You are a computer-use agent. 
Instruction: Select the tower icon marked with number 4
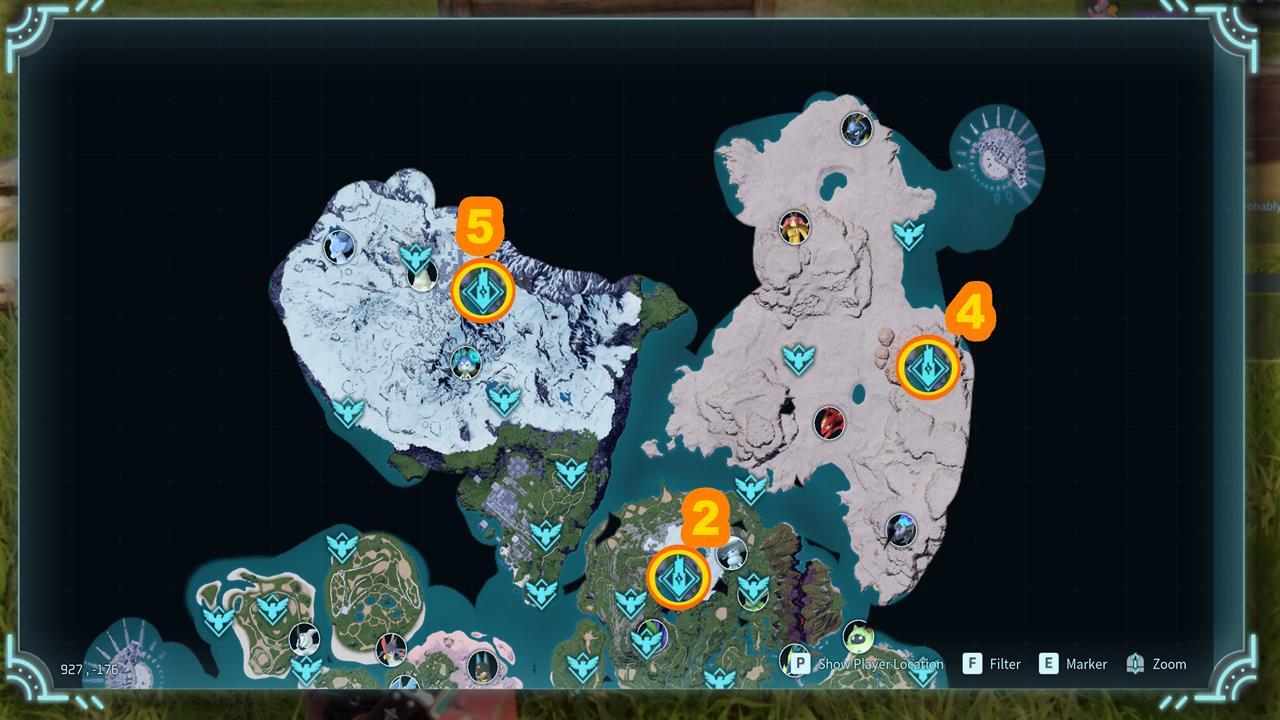[929, 368]
